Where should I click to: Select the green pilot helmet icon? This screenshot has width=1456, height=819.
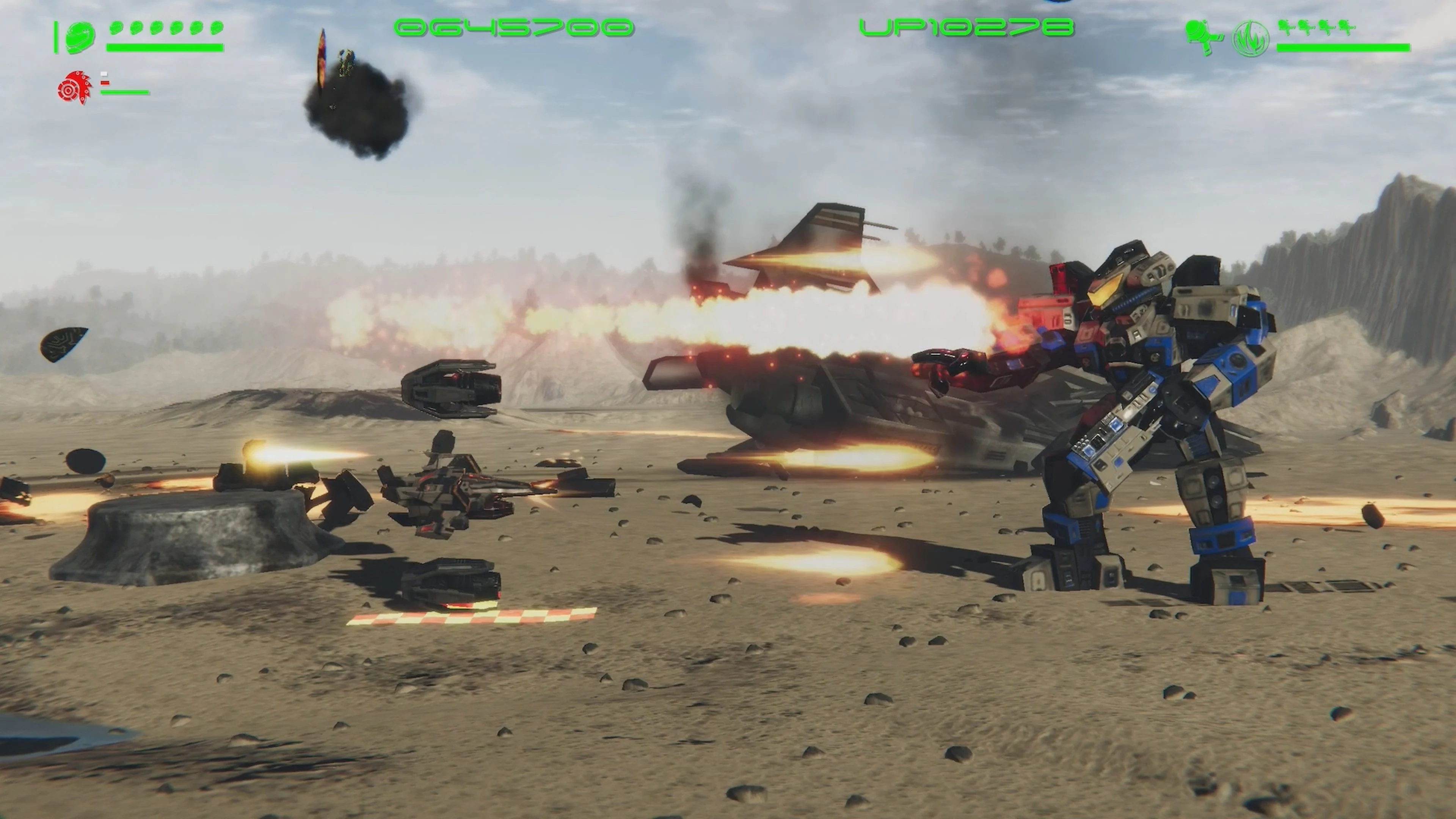click(x=80, y=37)
